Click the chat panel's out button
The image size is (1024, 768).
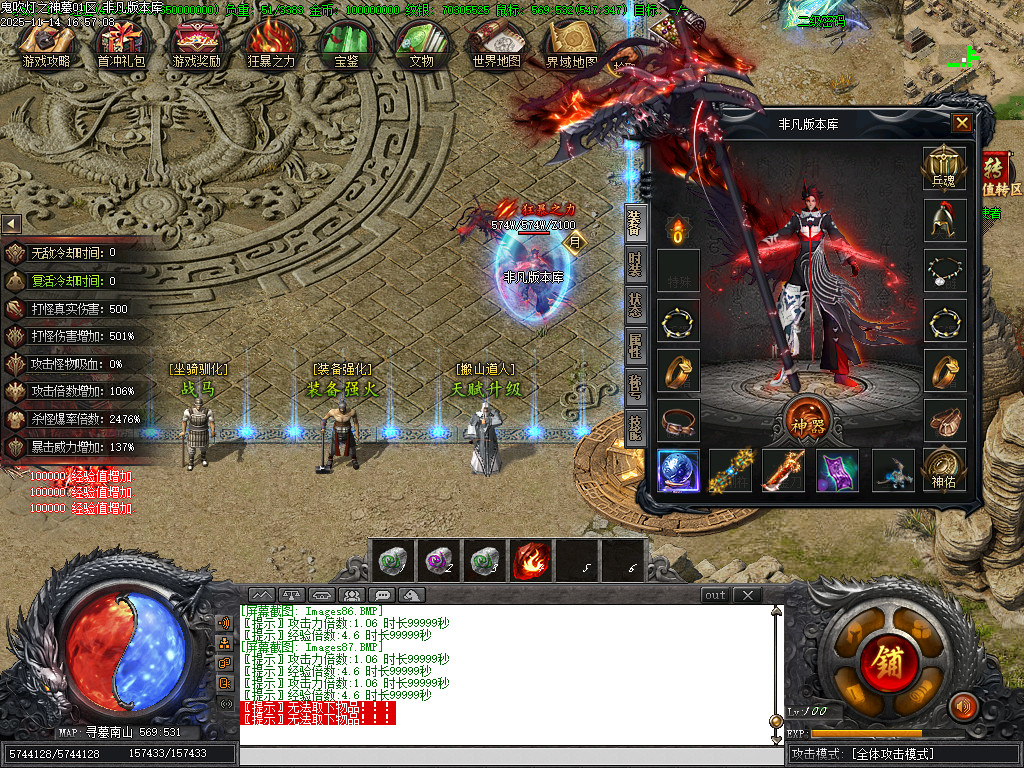(715, 595)
